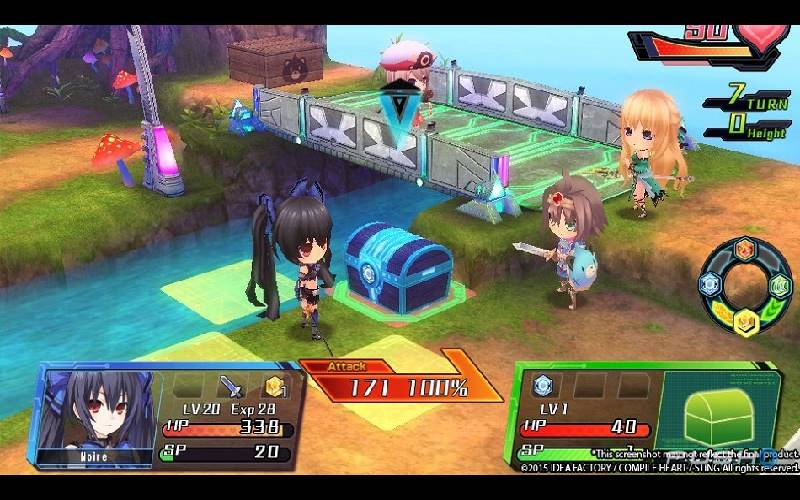Select the blue hexagon icon in target panel
800x500 pixels.
543,385
